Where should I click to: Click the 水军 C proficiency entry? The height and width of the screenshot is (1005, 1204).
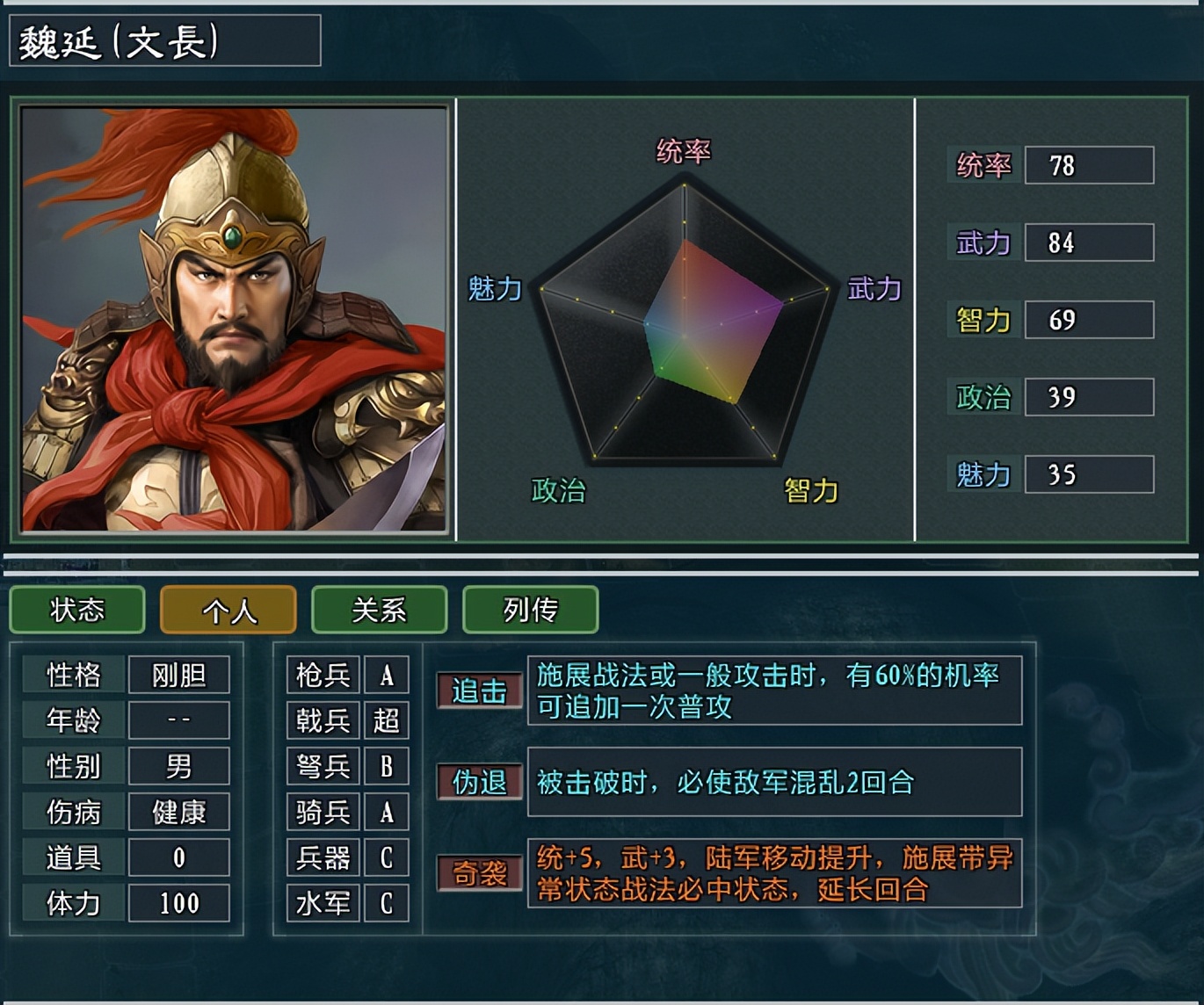coord(347,902)
